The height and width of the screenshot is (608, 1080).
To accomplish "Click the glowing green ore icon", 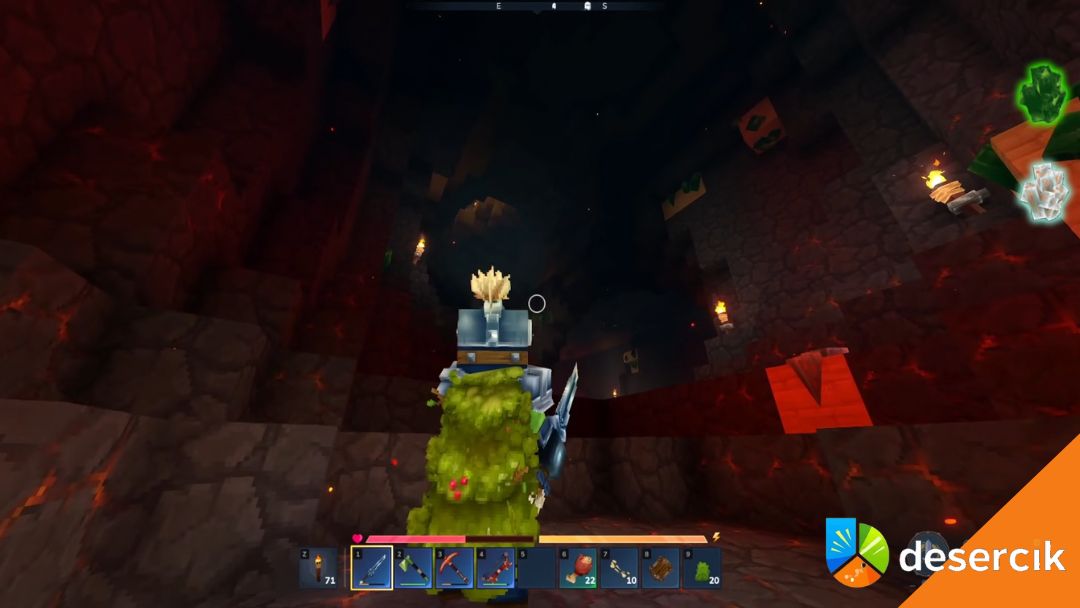I will [x=1043, y=94].
